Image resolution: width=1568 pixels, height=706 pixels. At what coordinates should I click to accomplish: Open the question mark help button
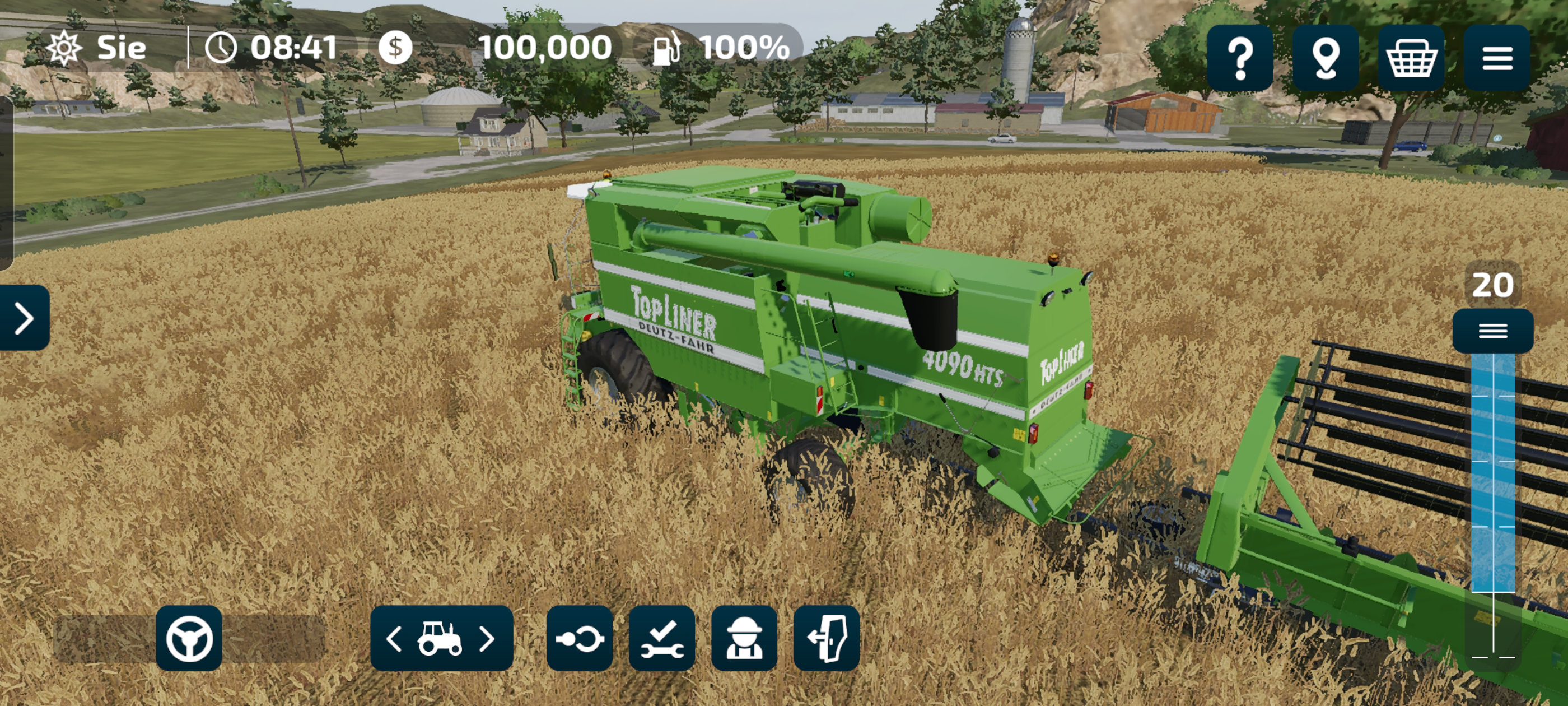pos(1240,58)
